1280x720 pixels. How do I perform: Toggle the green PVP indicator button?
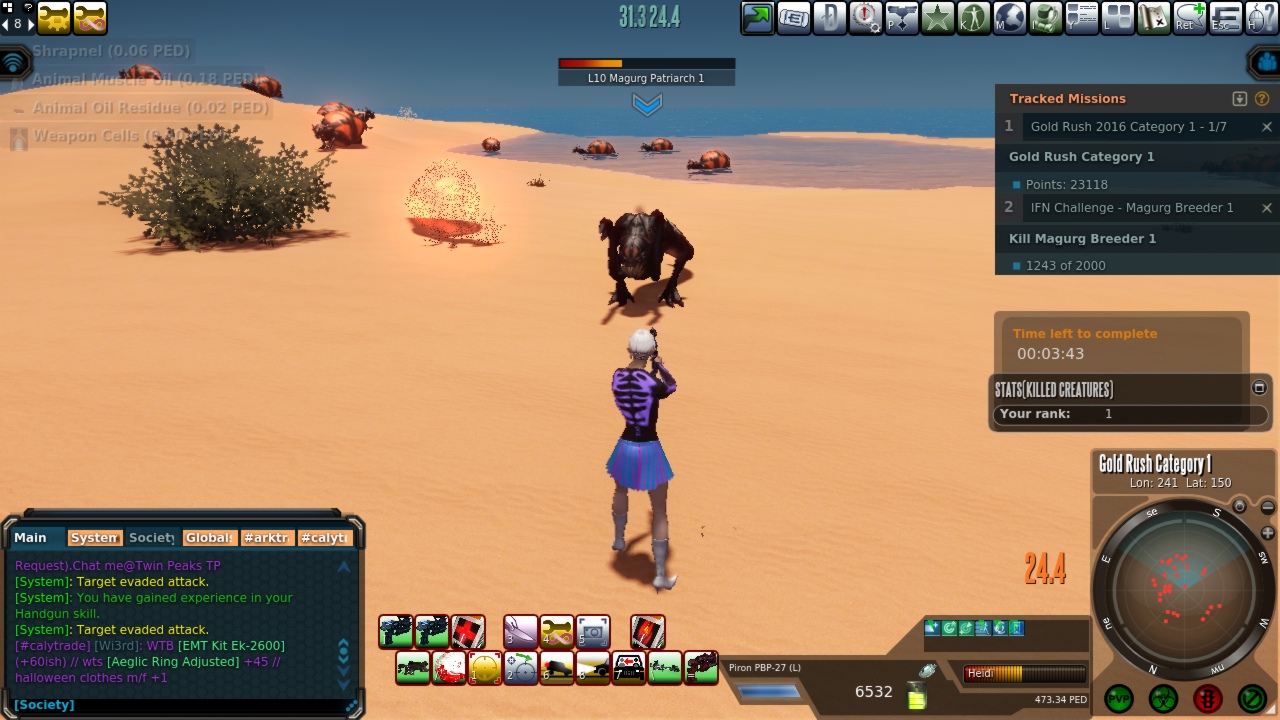(1118, 698)
